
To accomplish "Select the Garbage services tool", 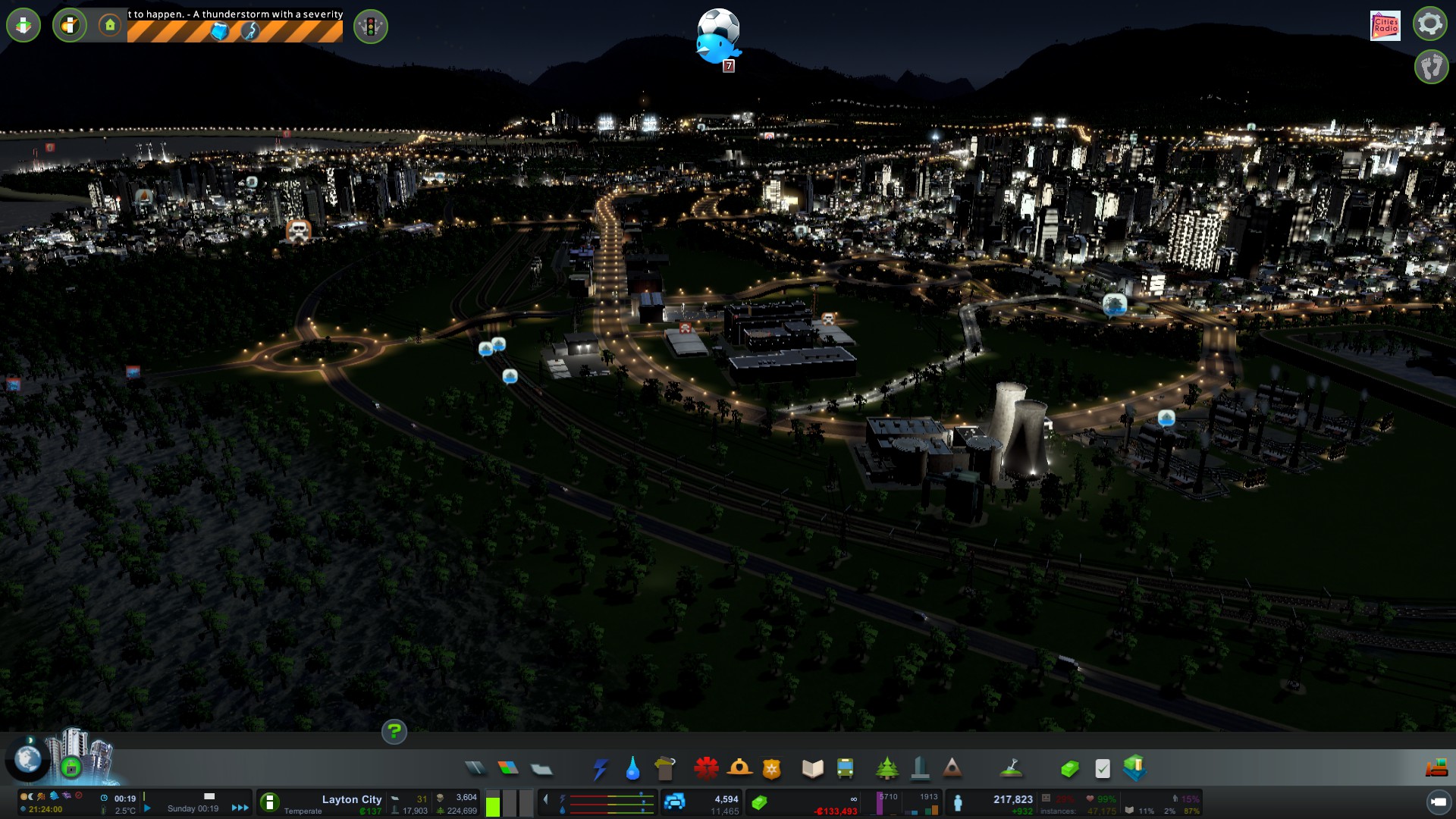I will click(665, 769).
